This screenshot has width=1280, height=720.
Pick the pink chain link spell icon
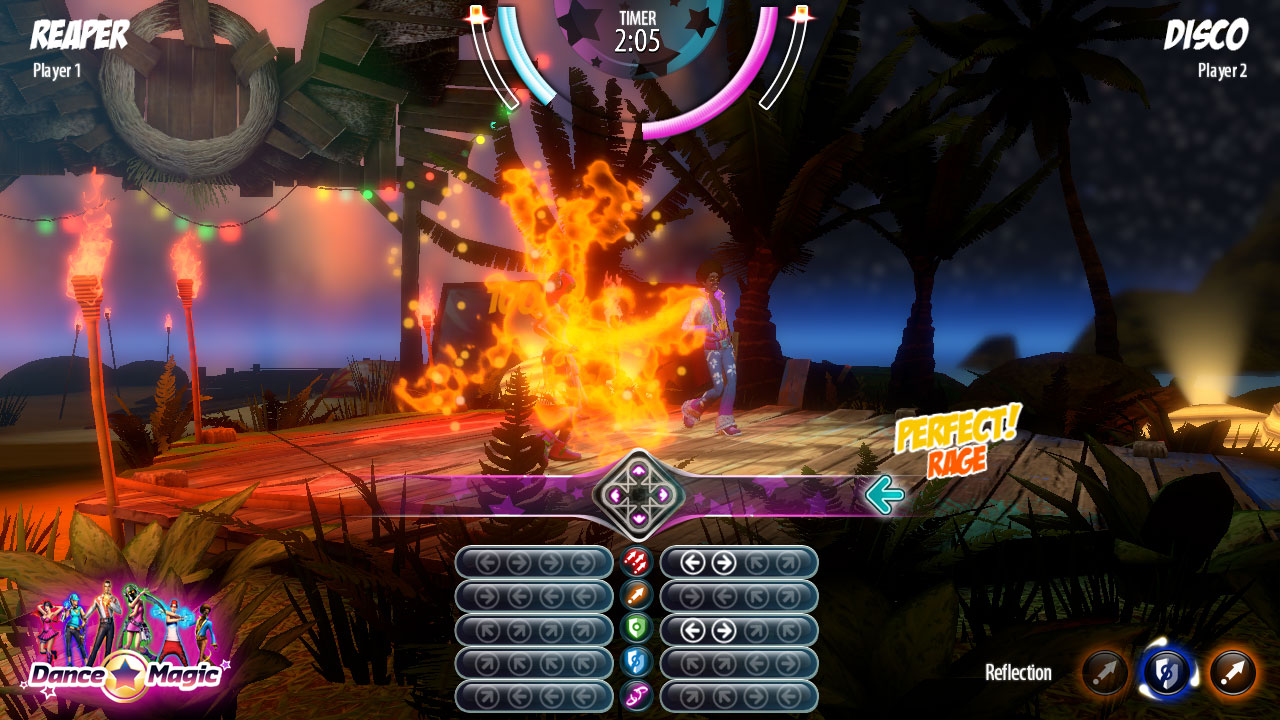tap(636, 696)
